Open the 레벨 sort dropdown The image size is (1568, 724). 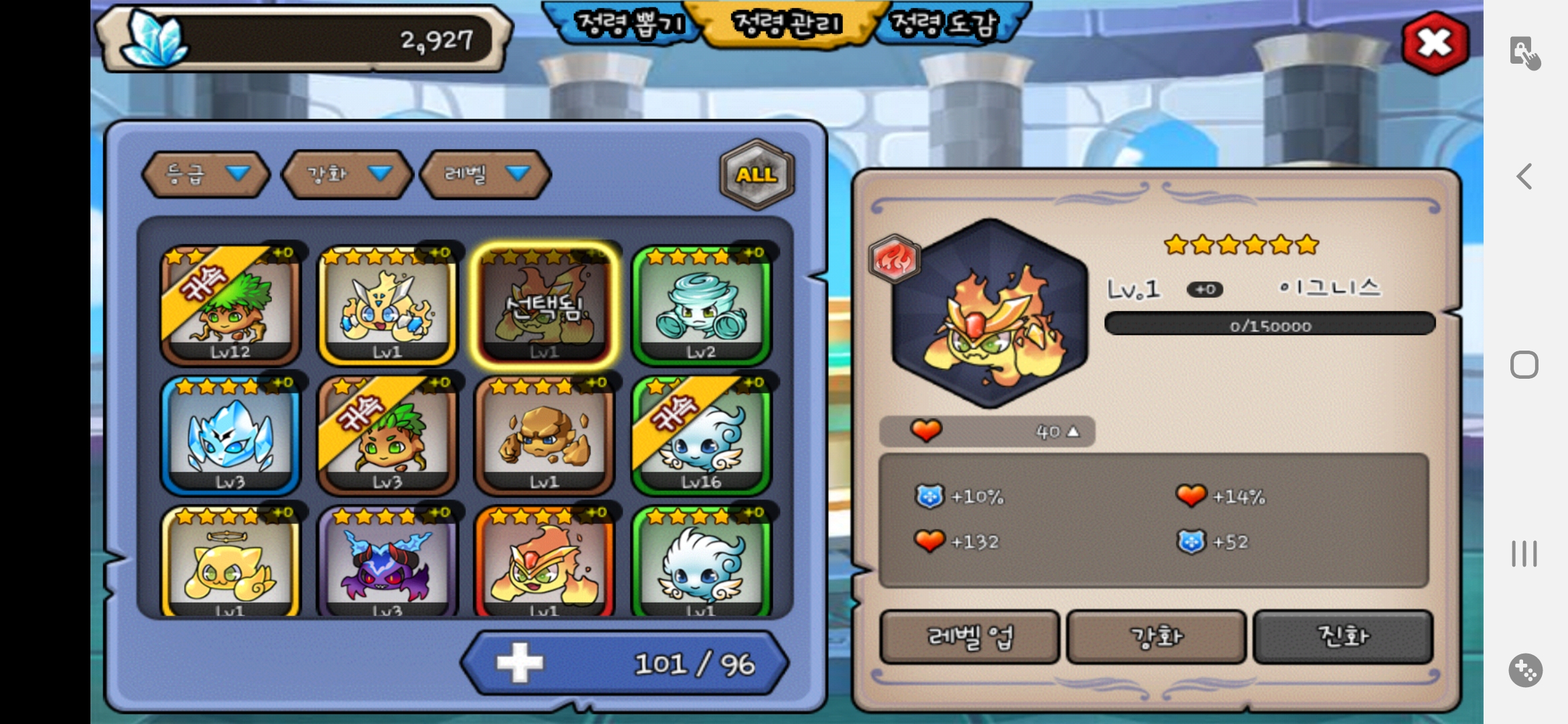point(485,174)
